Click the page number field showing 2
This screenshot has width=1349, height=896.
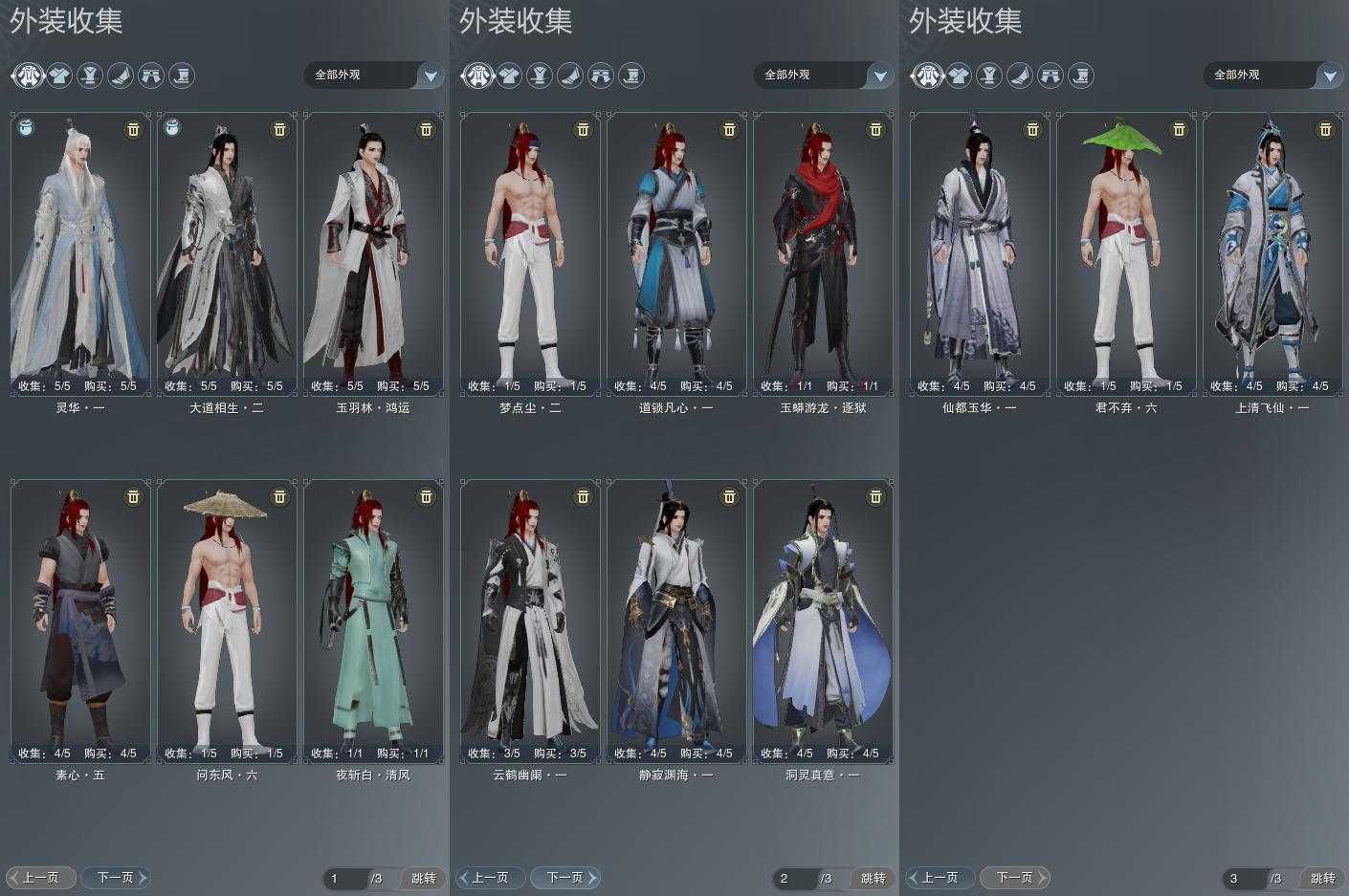(794, 878)
